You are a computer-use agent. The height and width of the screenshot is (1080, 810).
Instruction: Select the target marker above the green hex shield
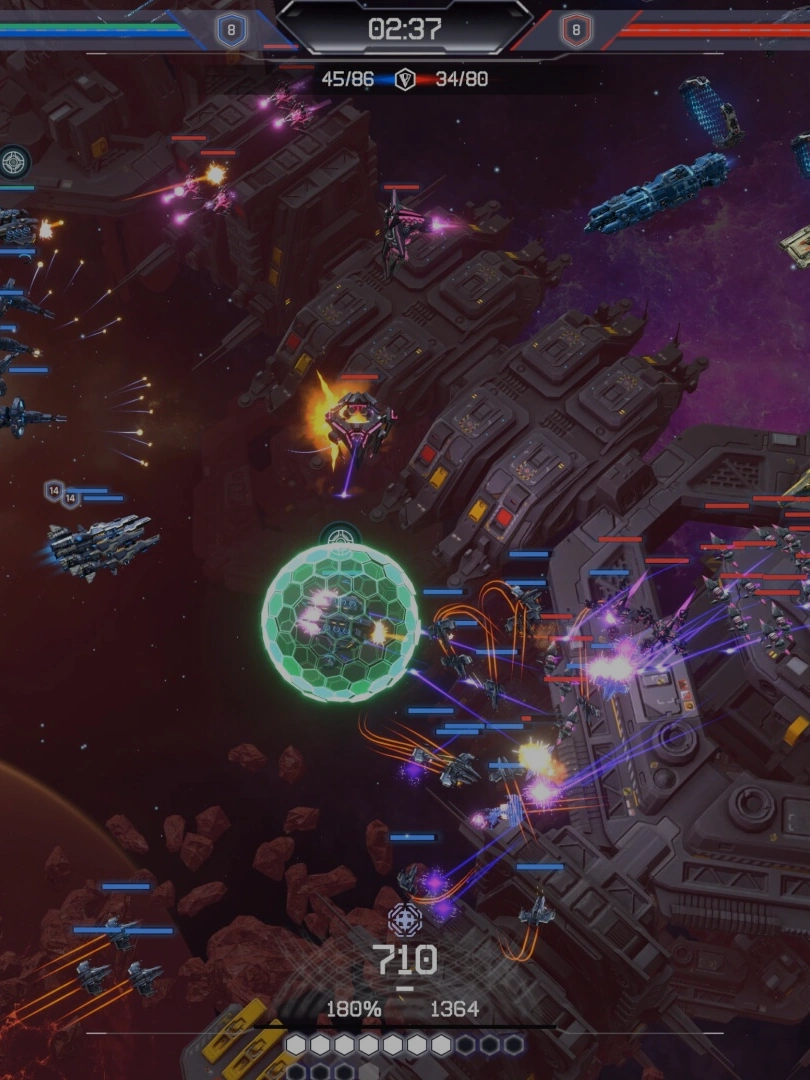[x=340, y=535]
